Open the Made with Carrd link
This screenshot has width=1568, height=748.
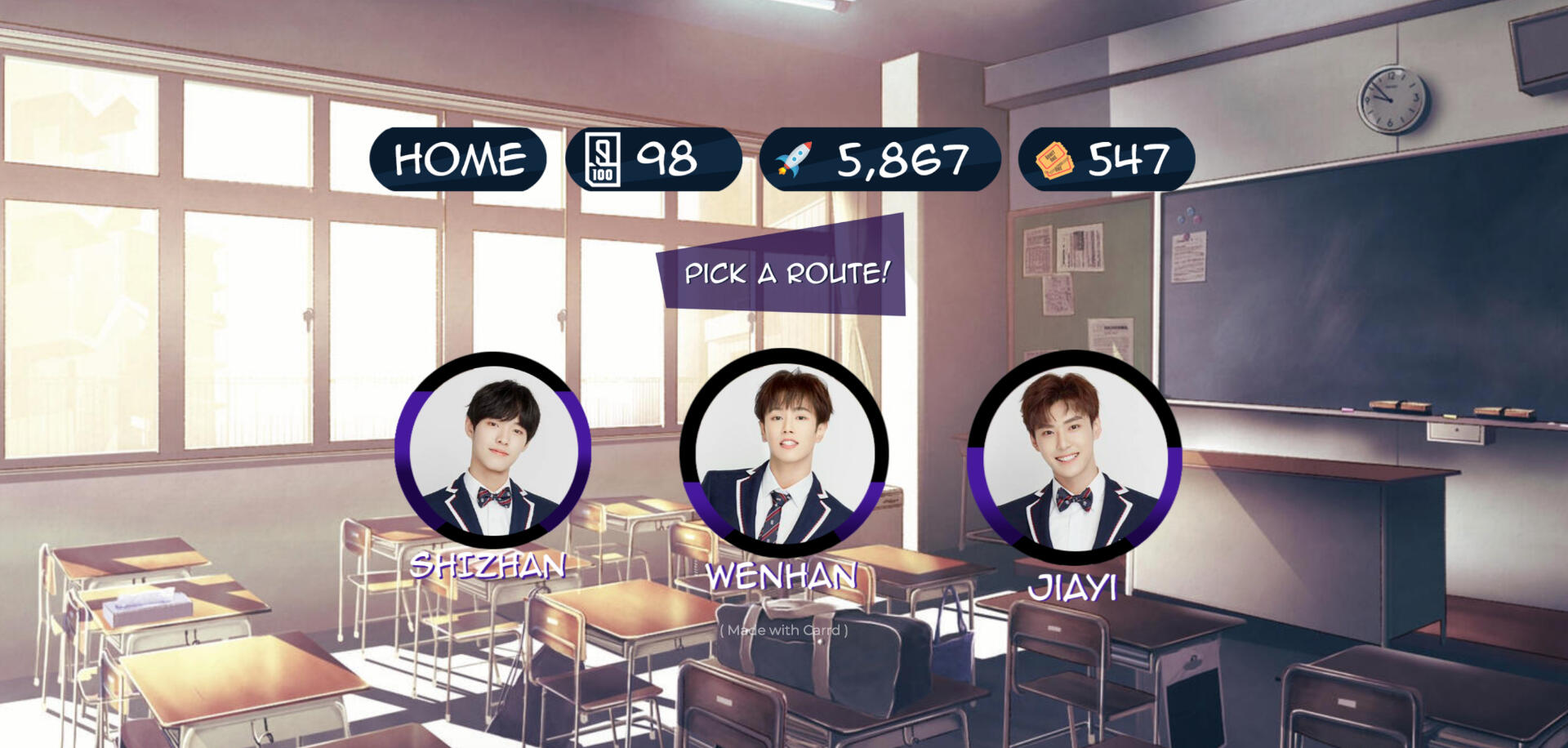point(784,630)
